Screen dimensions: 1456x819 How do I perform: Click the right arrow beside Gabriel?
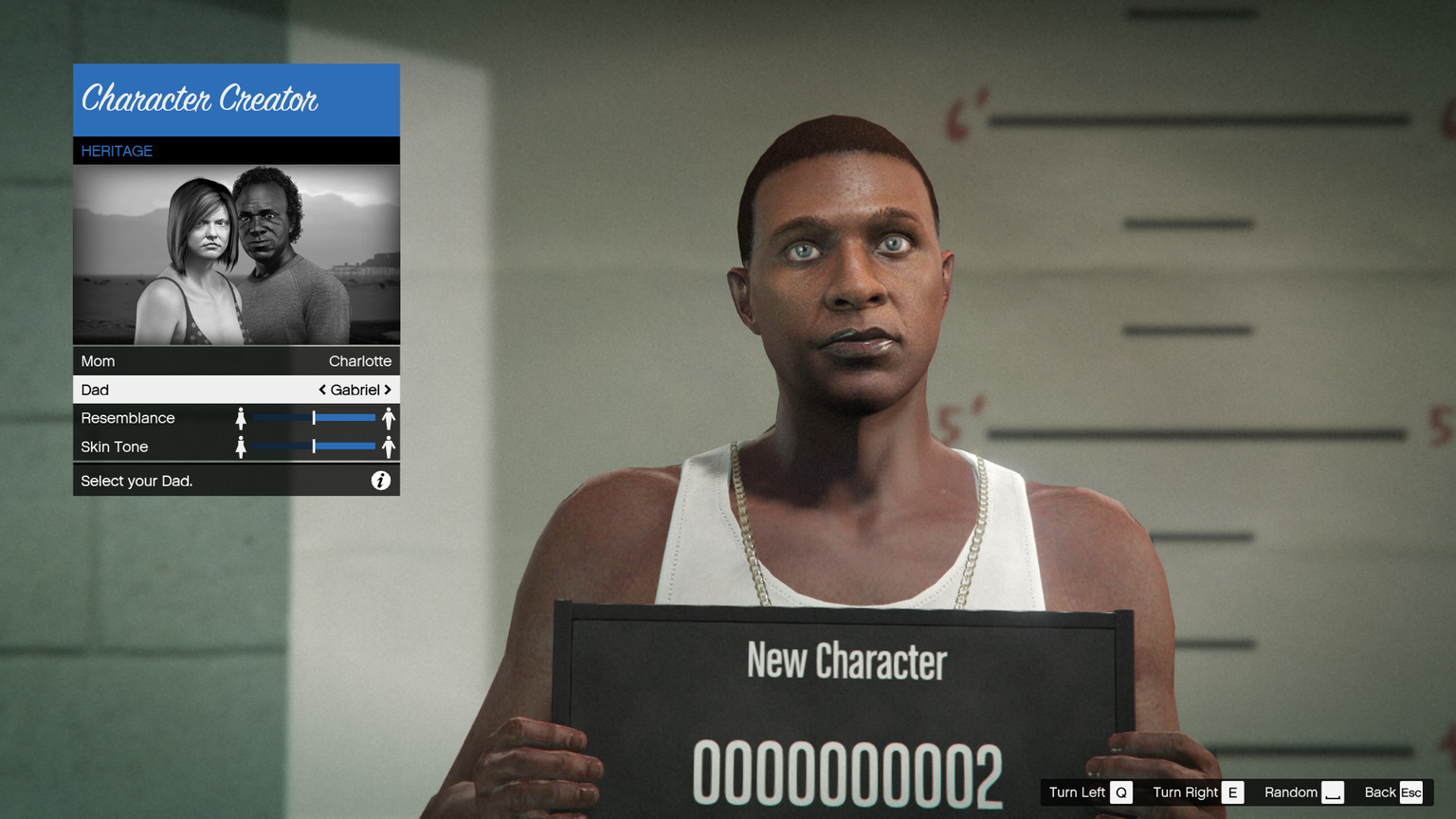click(x=388, y=390)
